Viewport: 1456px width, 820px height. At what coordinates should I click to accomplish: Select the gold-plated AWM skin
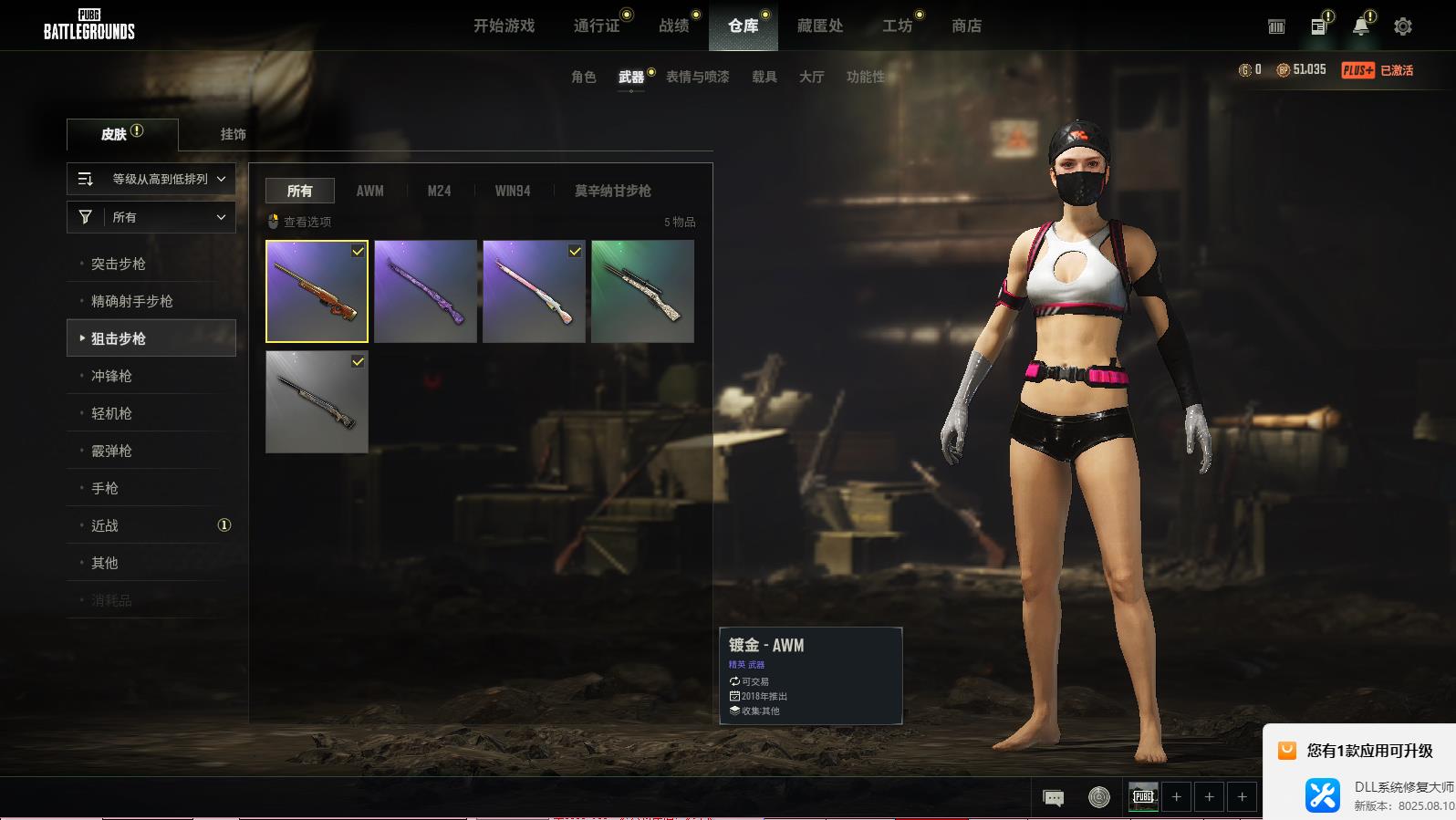coord(317,291)
